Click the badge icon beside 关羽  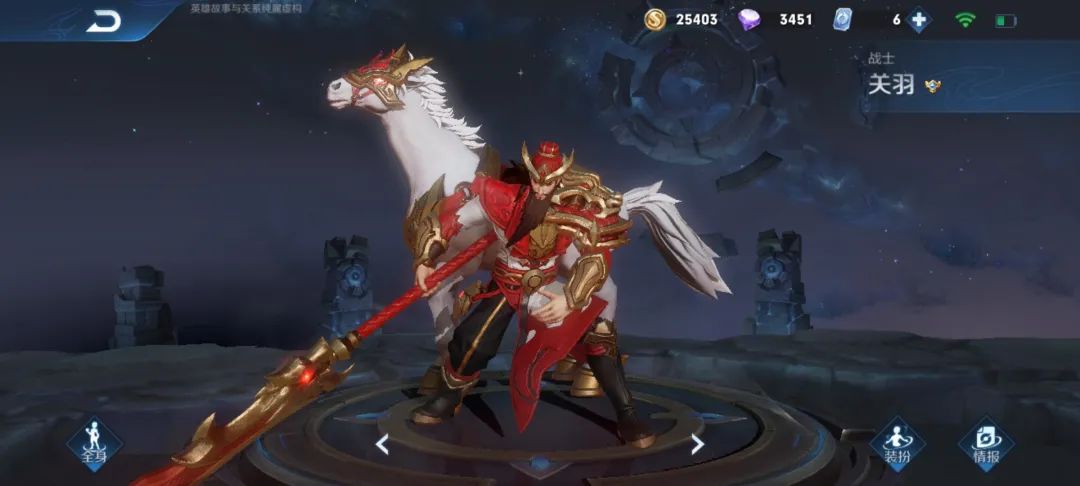(x=933, y=85)
